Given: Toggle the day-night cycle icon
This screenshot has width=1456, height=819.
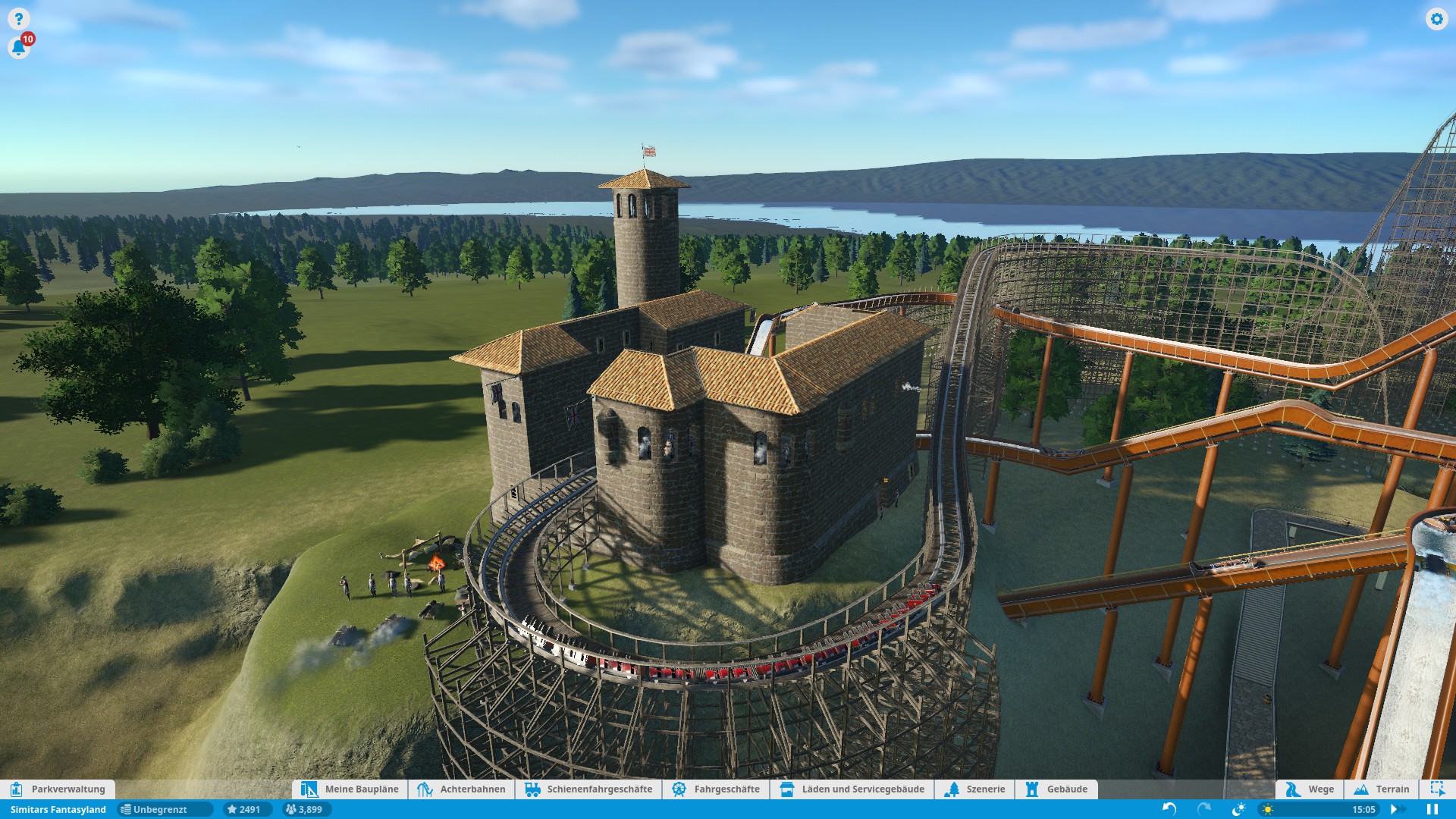Looking at the screenshot, I should point(1239,809).
